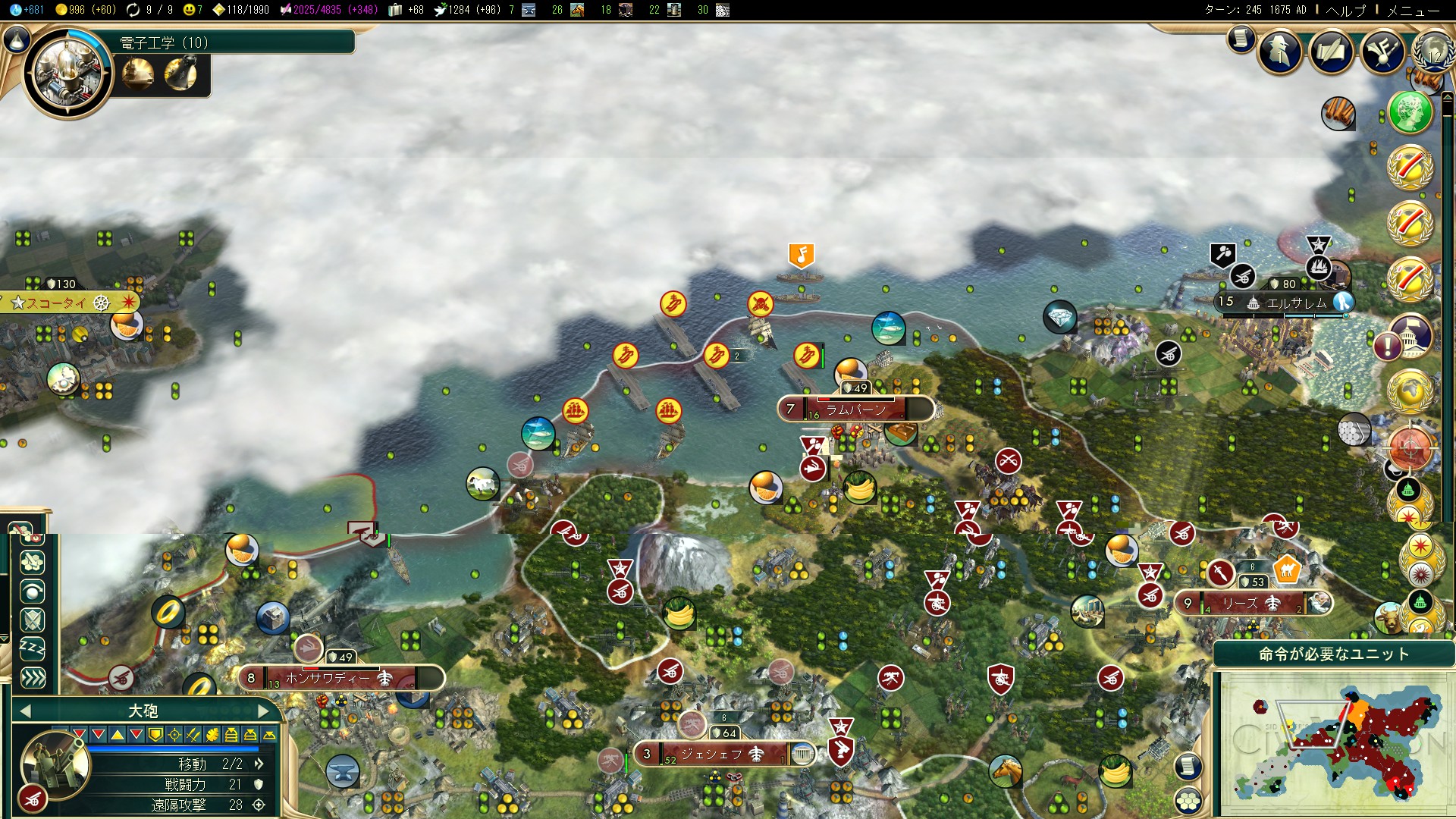Open the diplomacy overview horn icon
Viewport: 1456px width, 819px height.
click(x=1382, y=52)
